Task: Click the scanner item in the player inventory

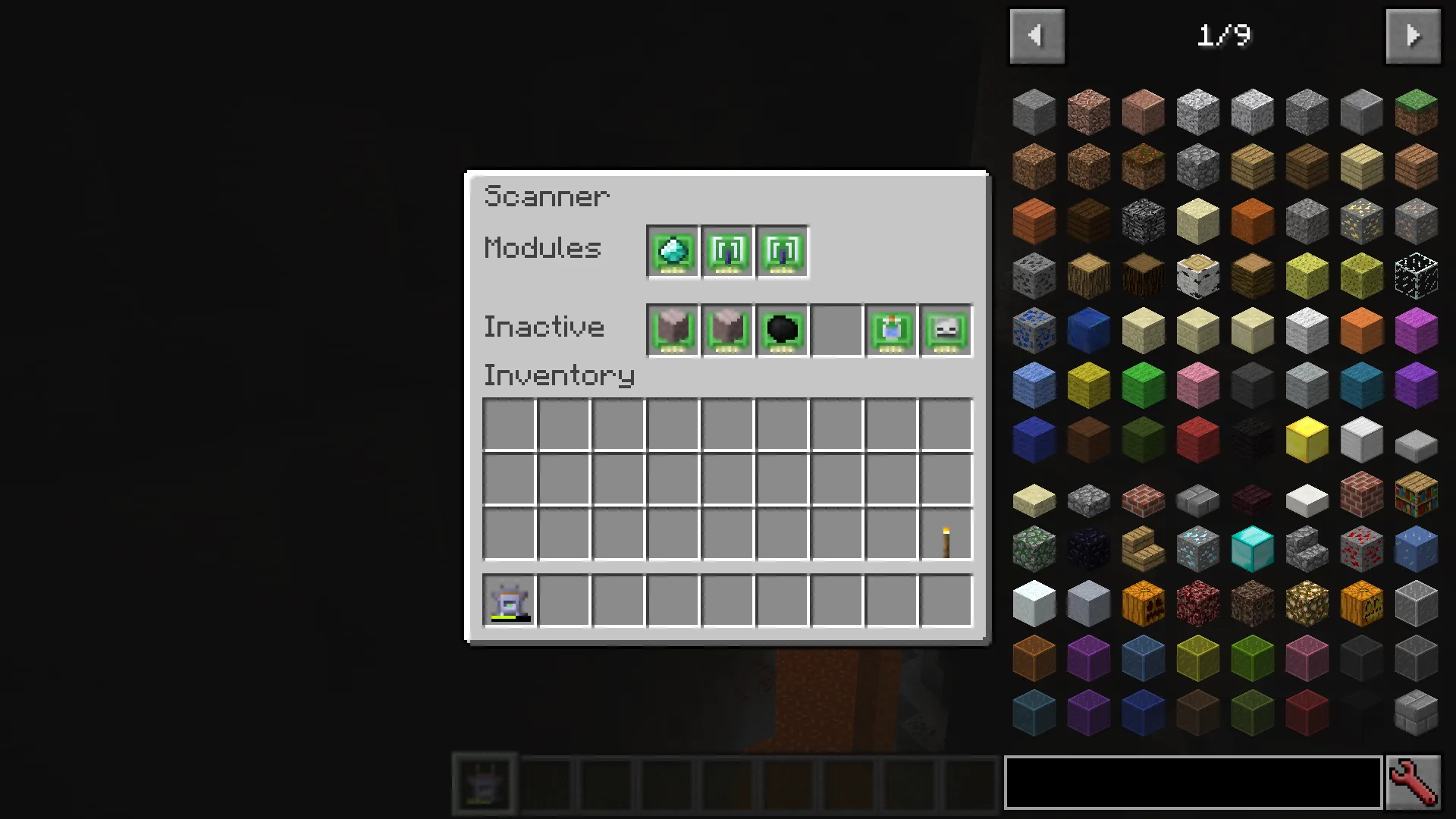Action: pyautogui.click(x=507, y=601)
